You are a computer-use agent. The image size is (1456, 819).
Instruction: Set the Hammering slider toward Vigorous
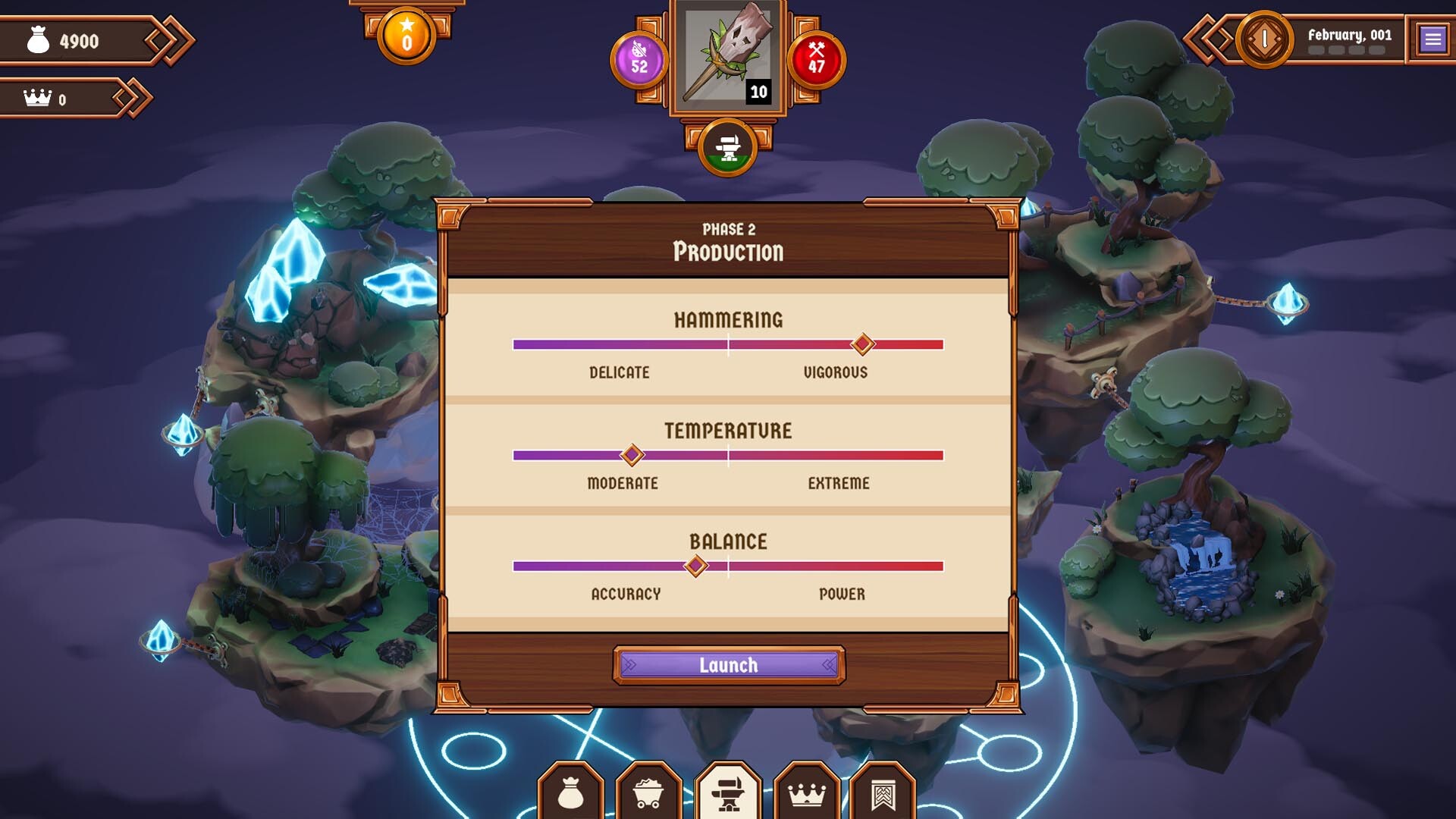pos(862,345)
